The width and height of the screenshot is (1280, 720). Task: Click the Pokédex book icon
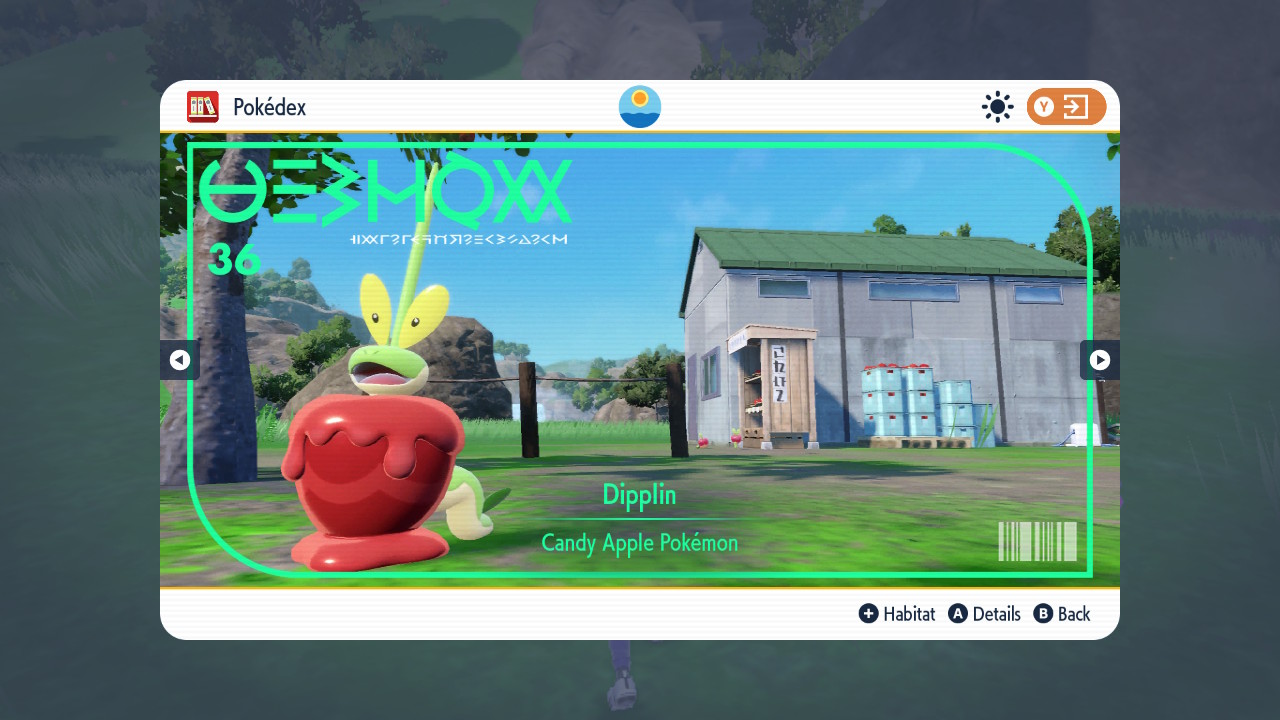(x=203, y=107)
